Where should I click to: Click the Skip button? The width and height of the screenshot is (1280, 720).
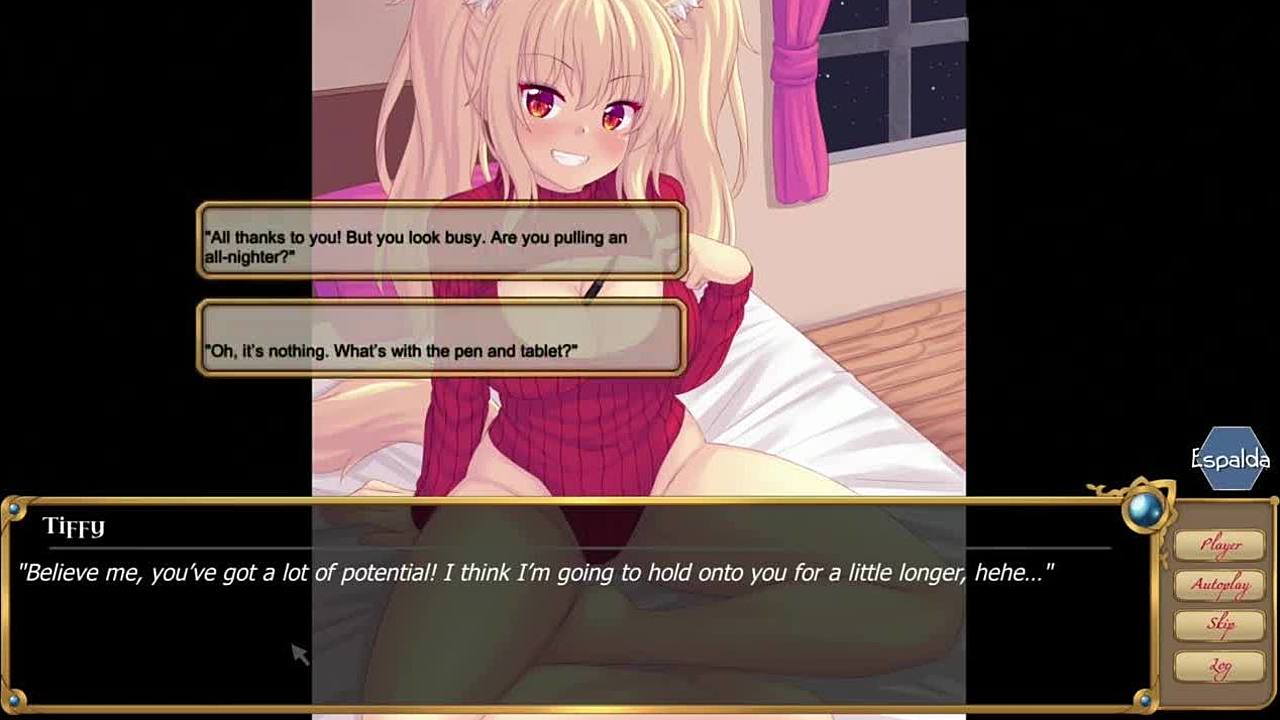click(x=1220, y=625)
